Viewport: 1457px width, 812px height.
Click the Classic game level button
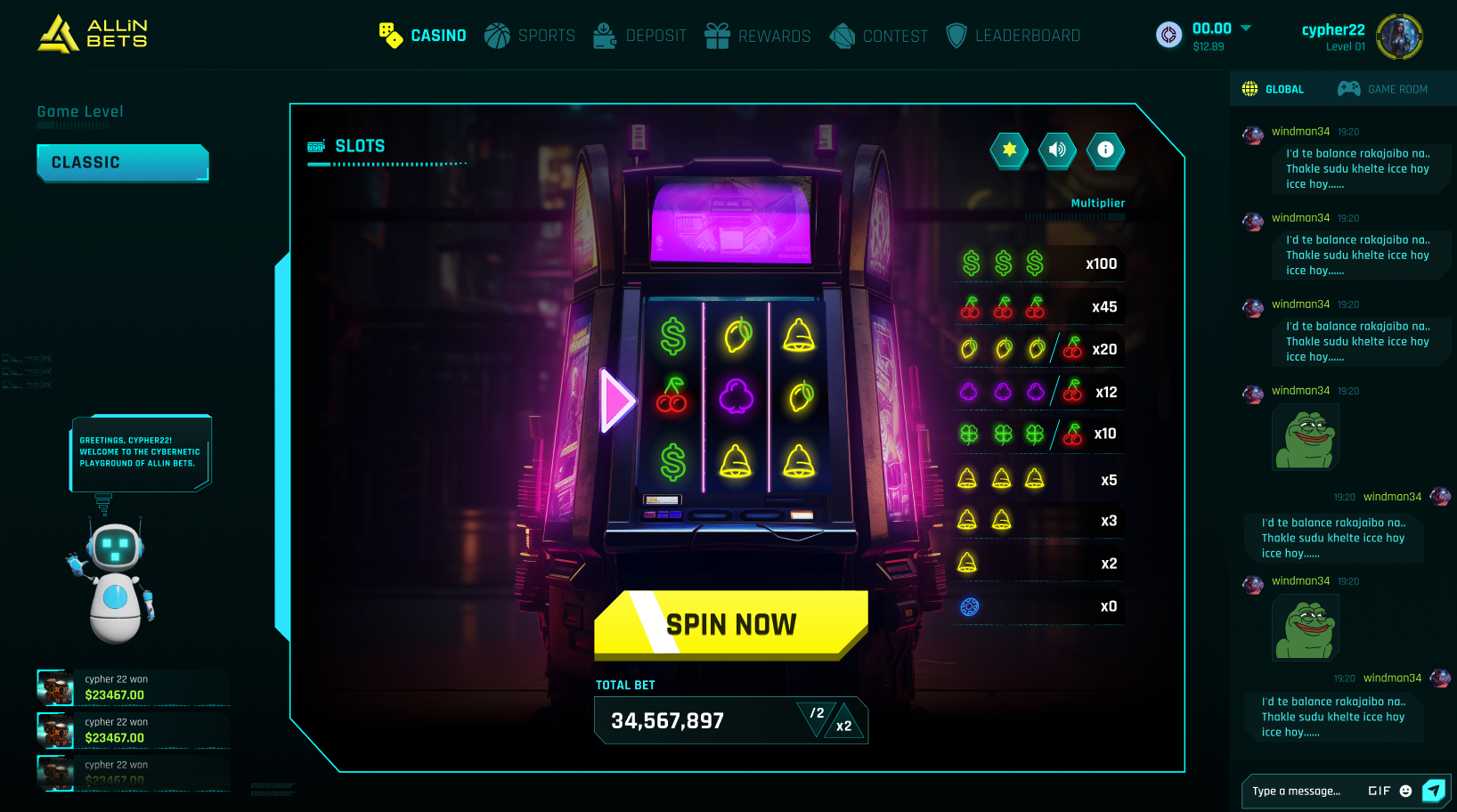coord(122,162)
